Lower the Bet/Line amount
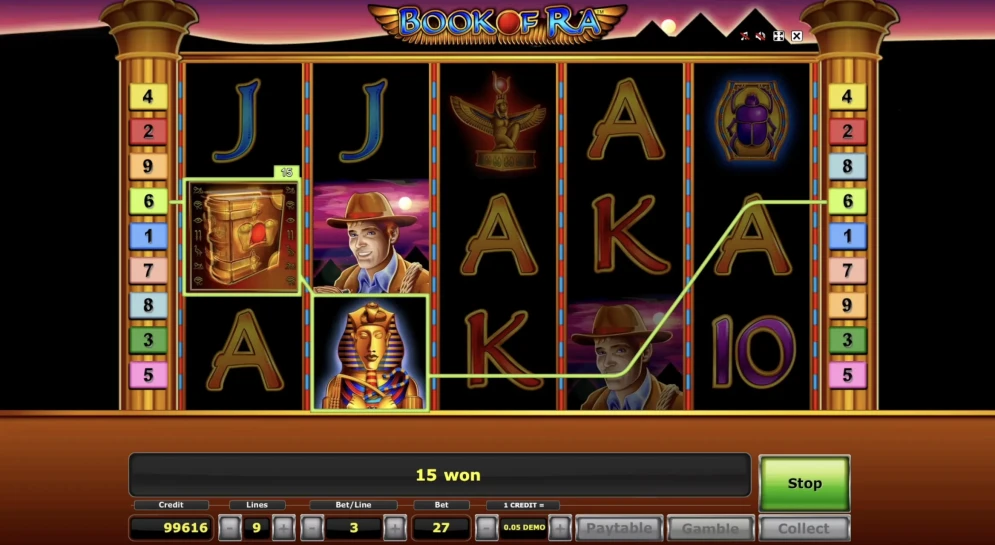Screen dimensions: 995x545 [312, 528]
